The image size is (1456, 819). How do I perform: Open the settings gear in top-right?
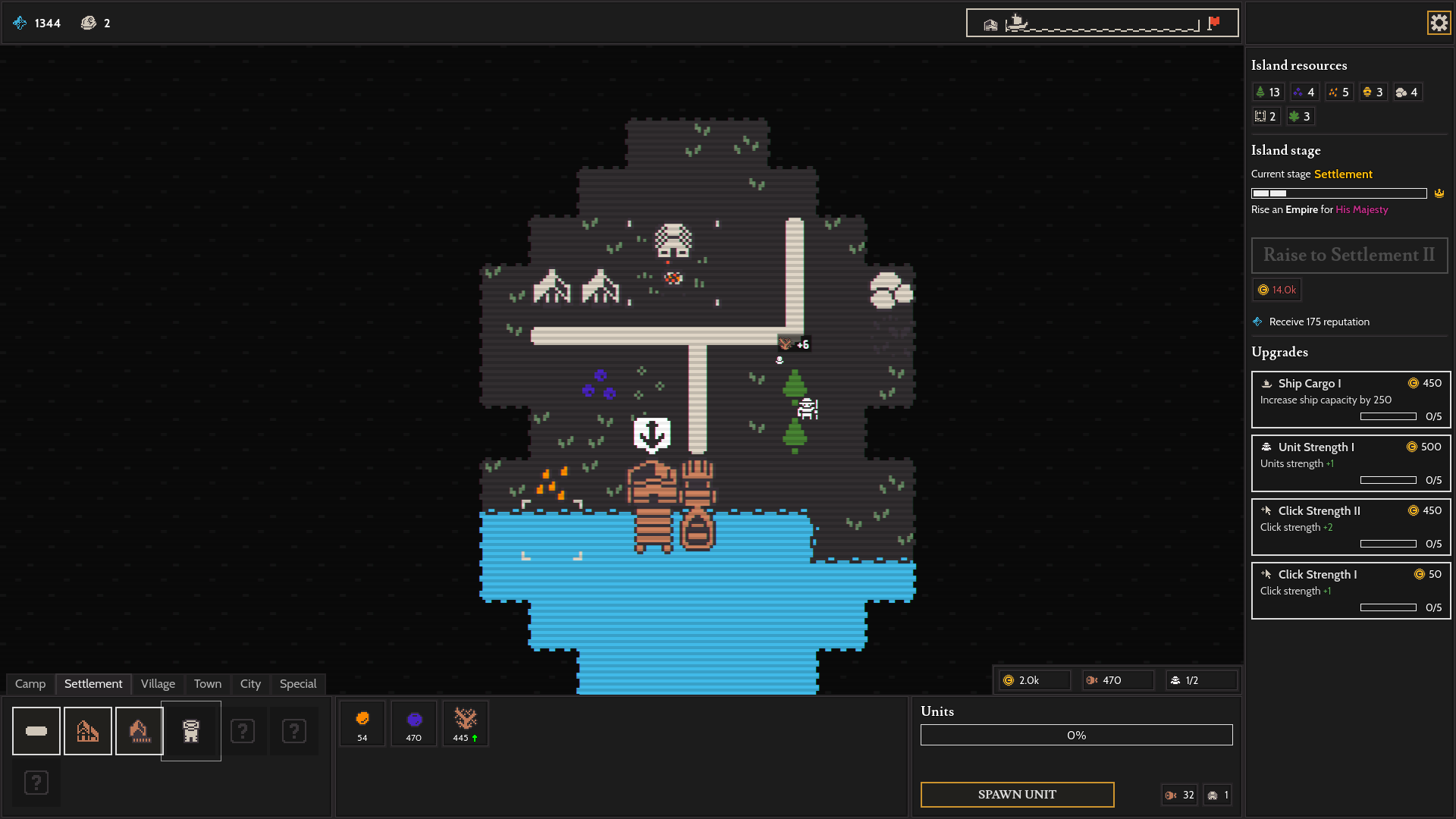pos(1439,23)
